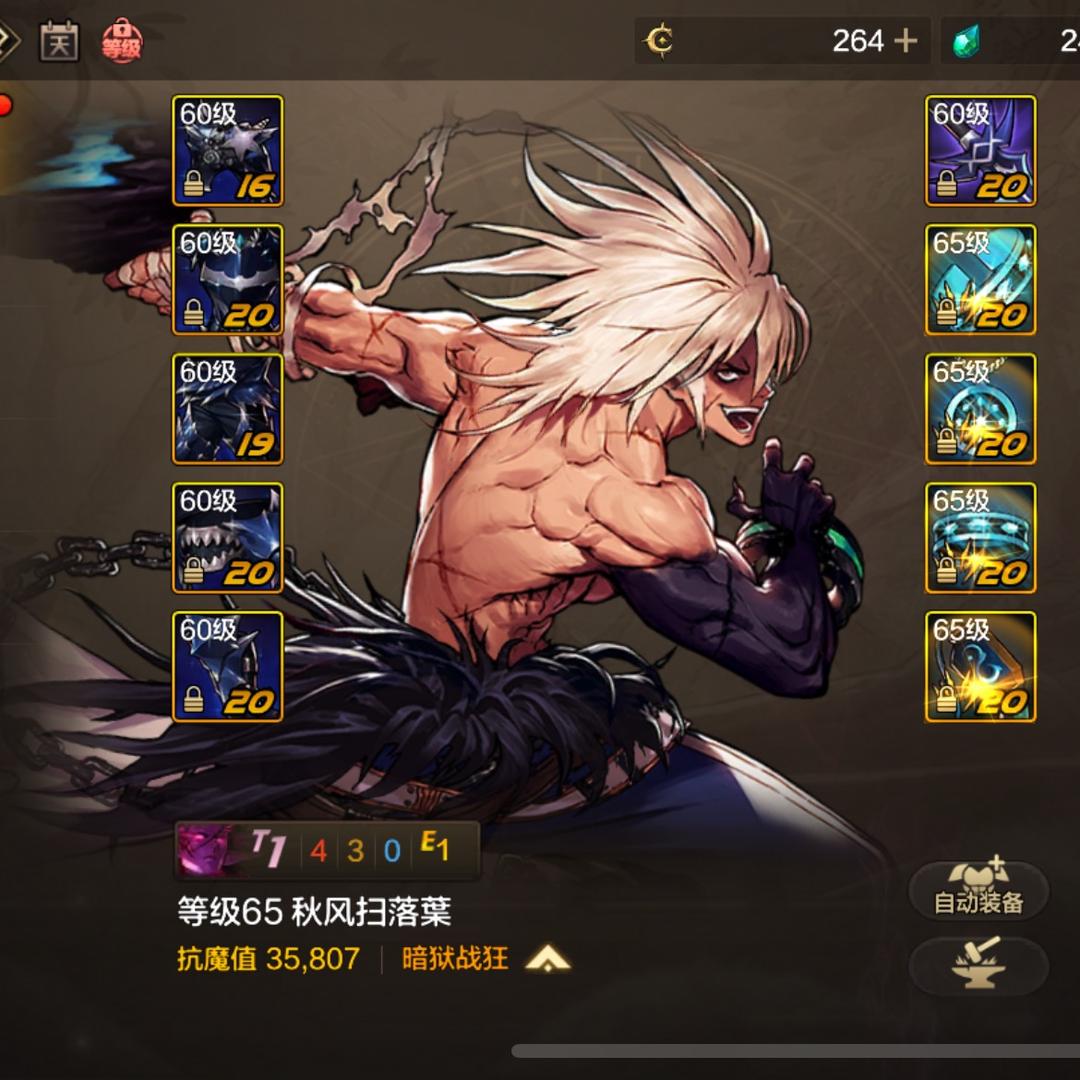Click the red 等级 level lock icon
1080x1080 pixels.
point(122,42)
